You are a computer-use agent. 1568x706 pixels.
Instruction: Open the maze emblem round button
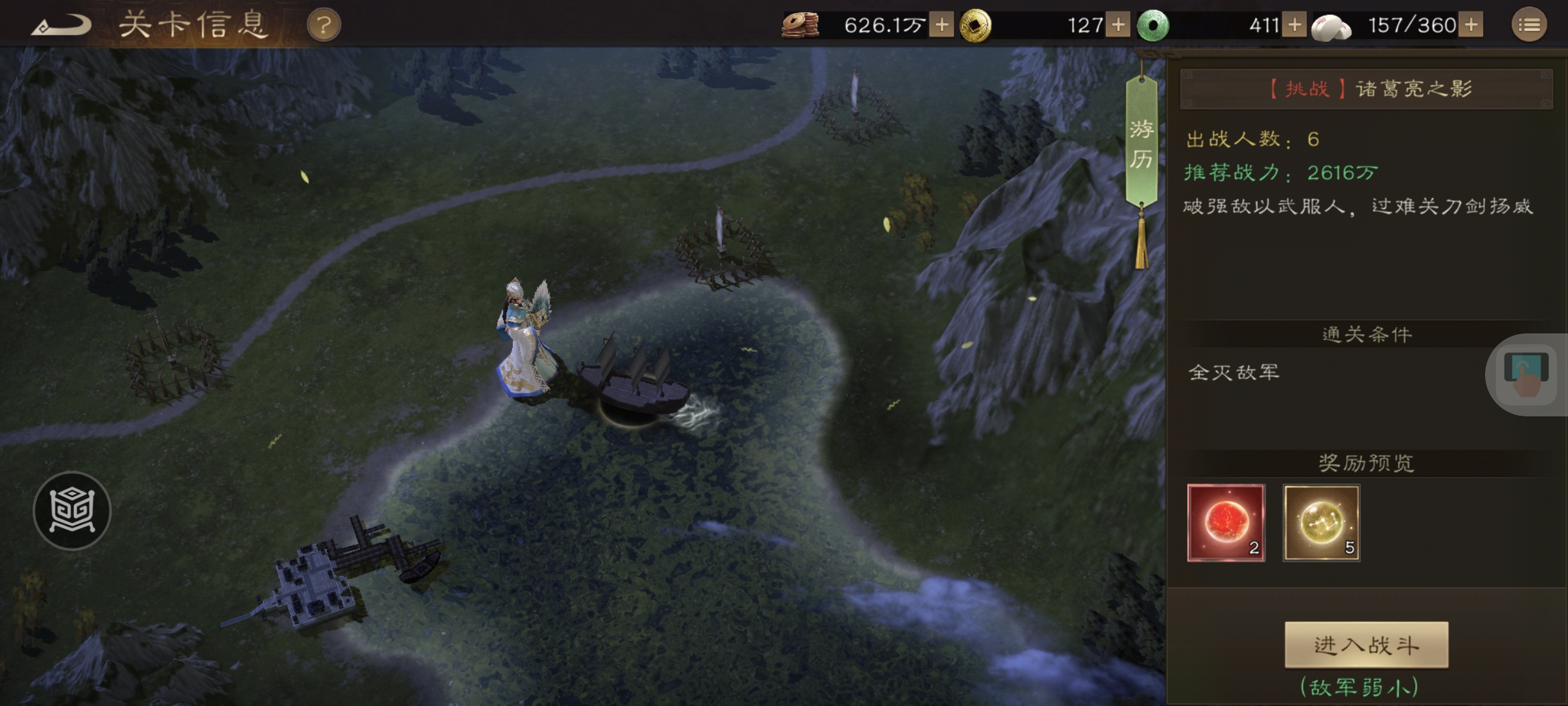[x=72, y=511]
